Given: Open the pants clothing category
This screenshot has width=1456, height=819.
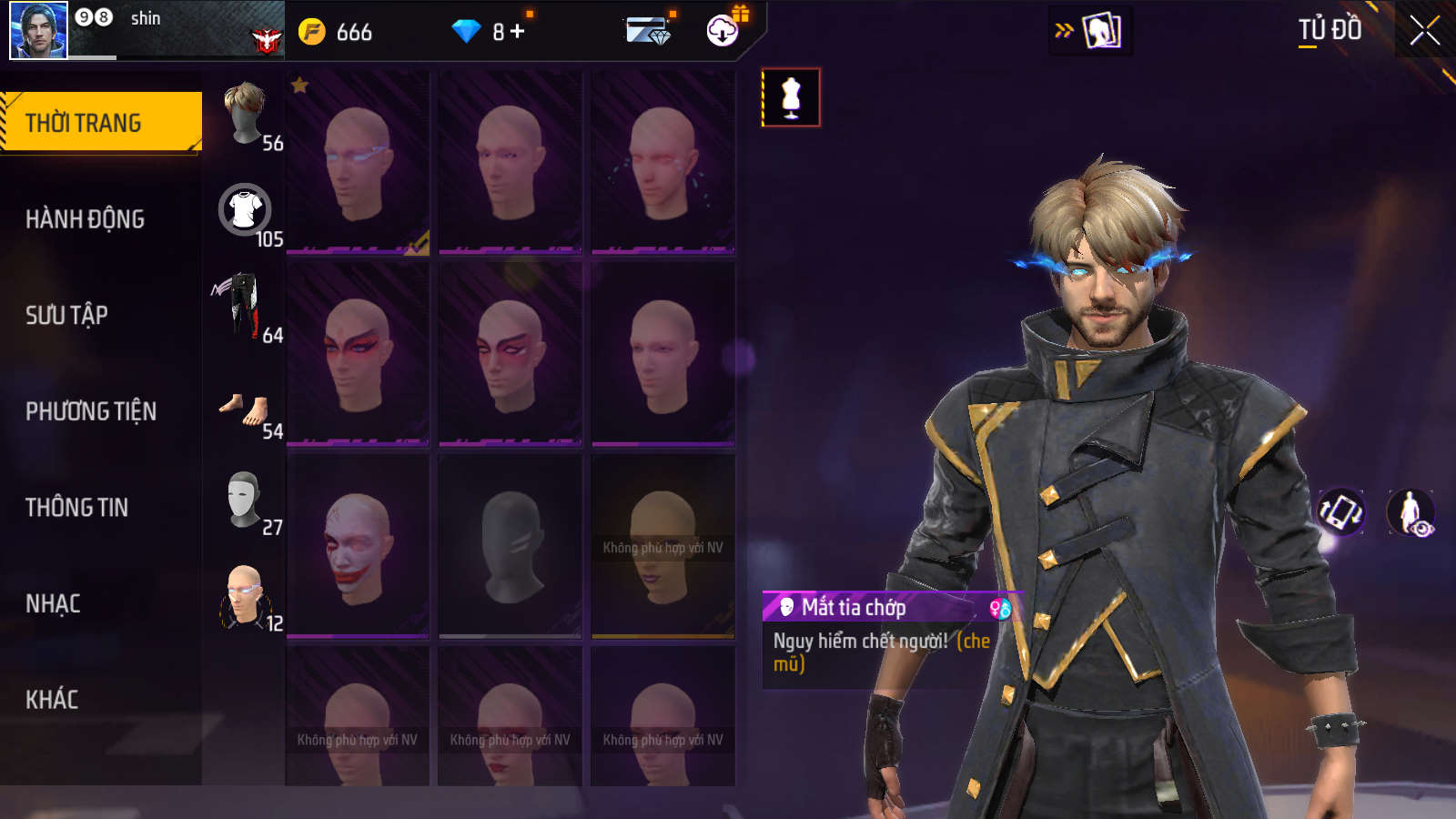Looking at the screenshot, I should point(241,306).
